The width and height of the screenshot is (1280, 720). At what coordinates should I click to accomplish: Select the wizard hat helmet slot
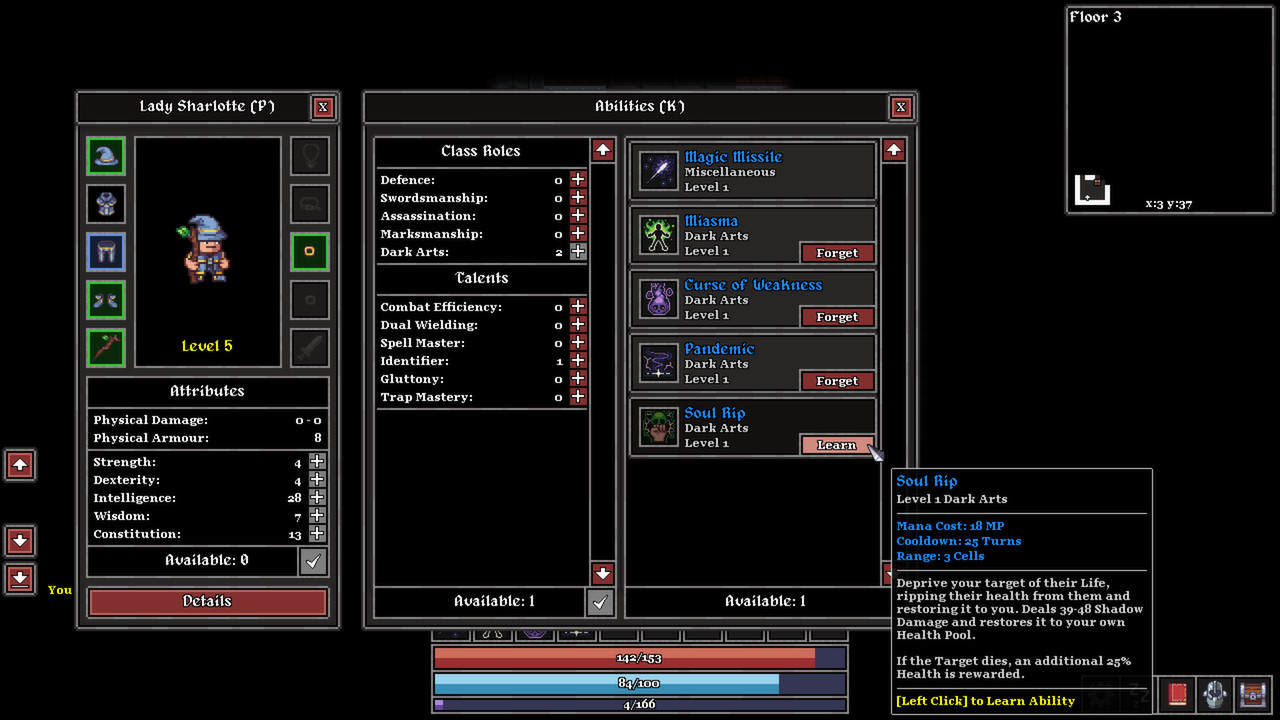[105, 157]
